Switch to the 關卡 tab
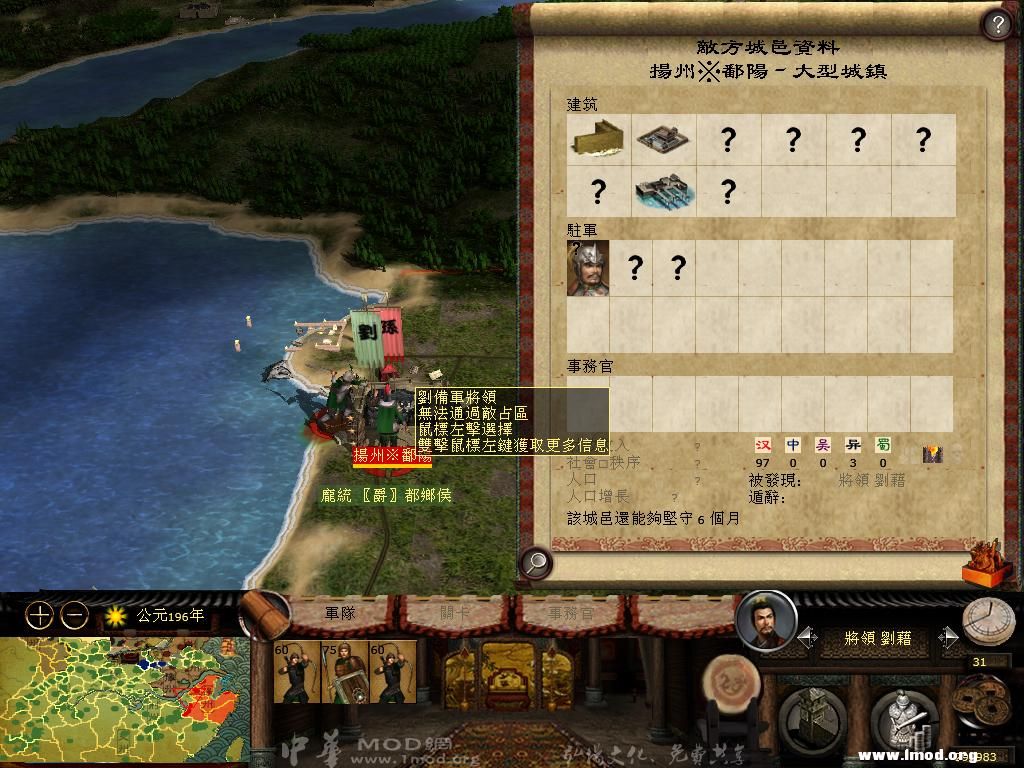 455,613
